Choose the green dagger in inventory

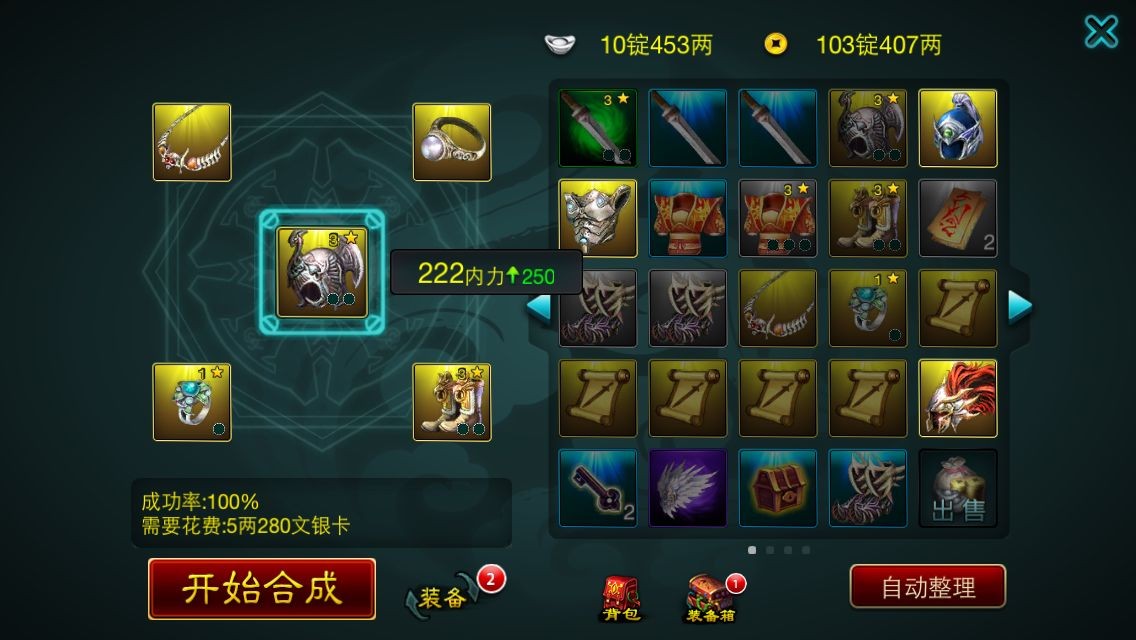(598, 128)
